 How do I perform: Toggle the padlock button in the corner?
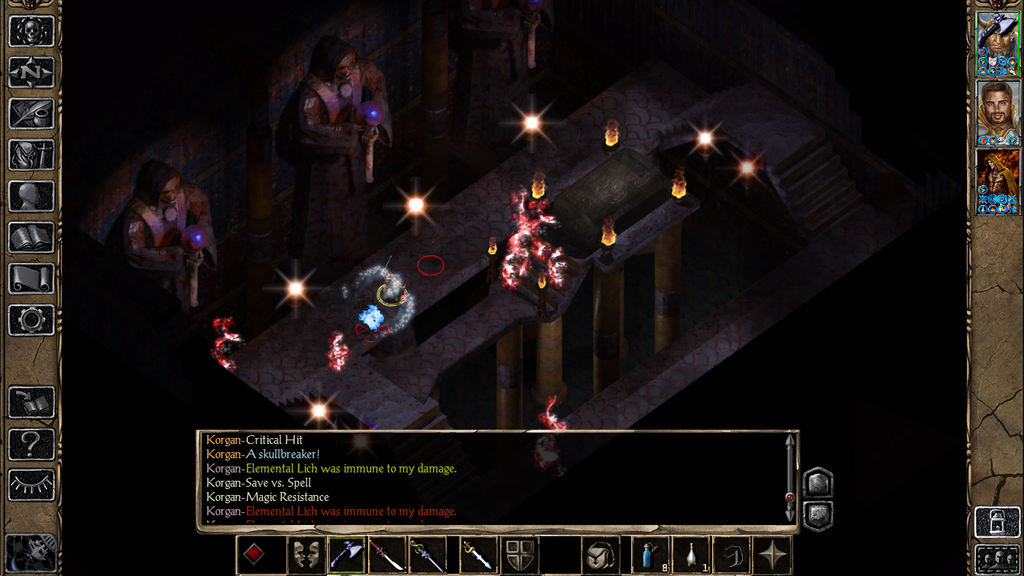[x=997, y=522]
